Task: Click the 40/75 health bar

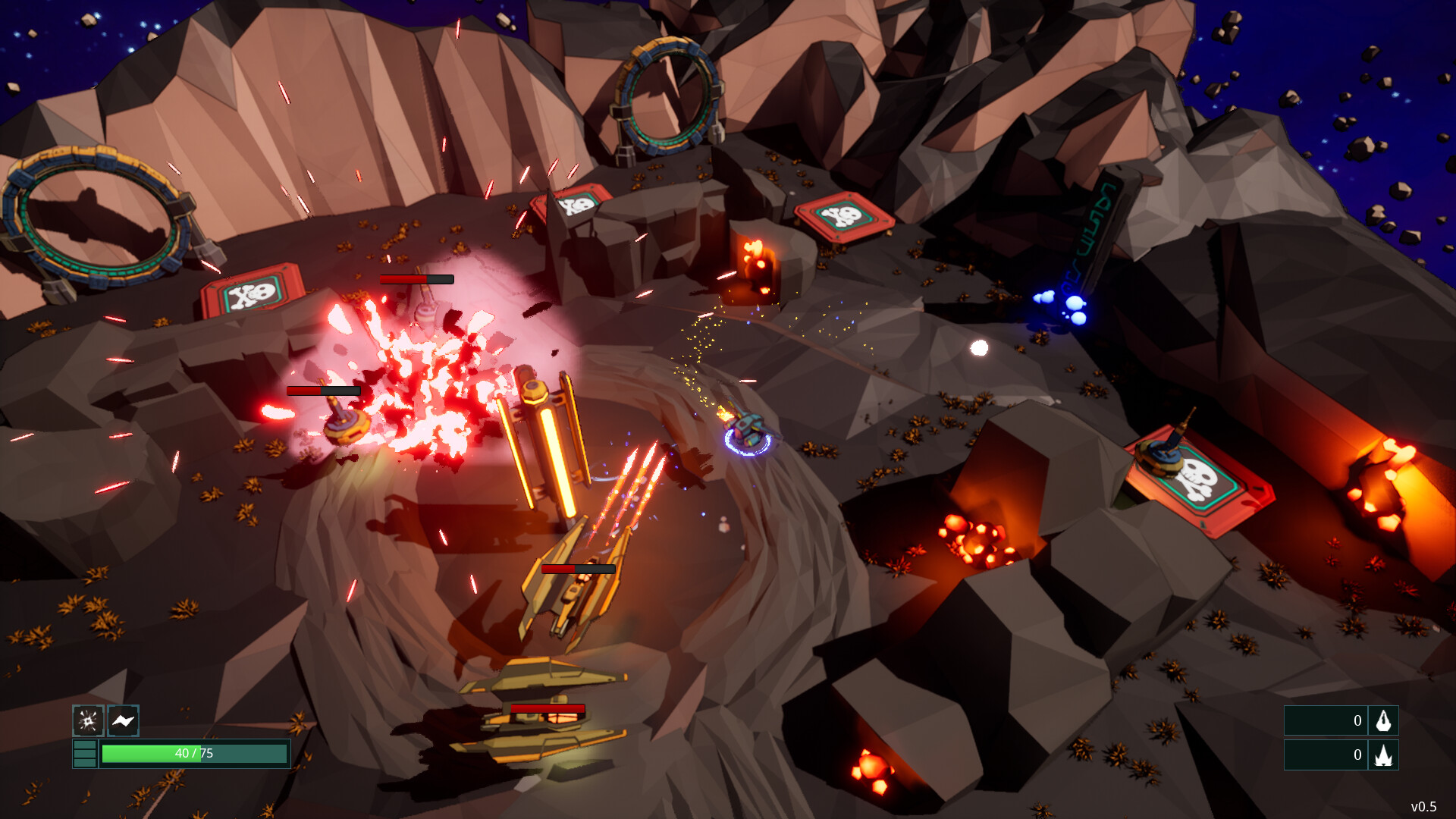Action: point(193,754)
